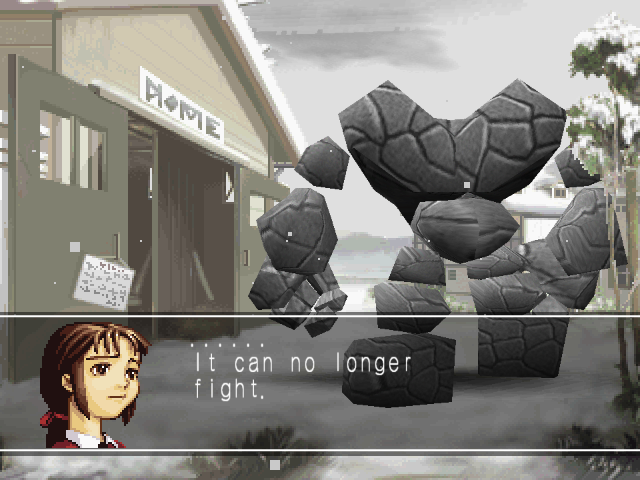Click the square continue indicator below the dialogue
Image resolution: width=640 pixels, height=480 pixels.
click(275, 464)
